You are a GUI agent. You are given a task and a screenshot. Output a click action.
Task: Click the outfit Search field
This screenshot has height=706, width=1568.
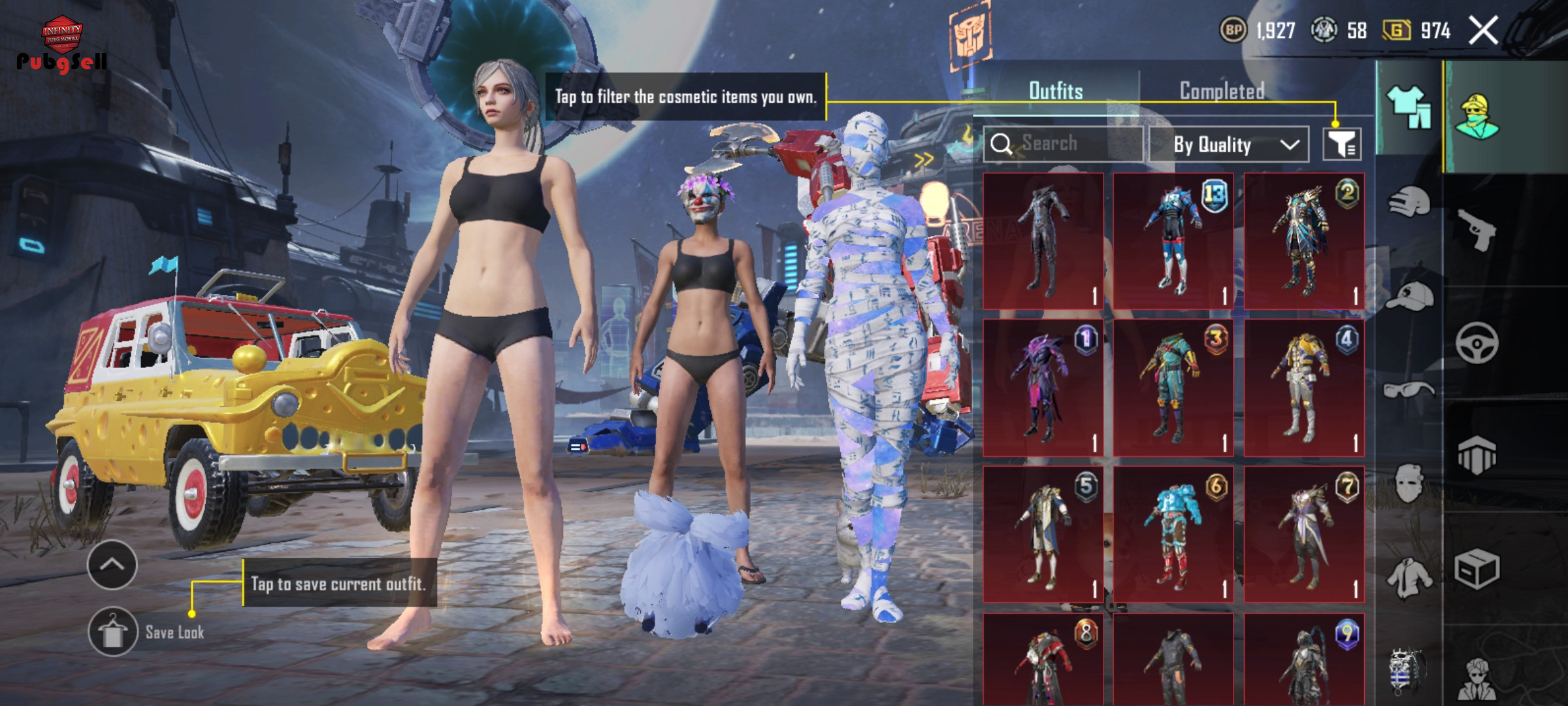point(1064,143)
